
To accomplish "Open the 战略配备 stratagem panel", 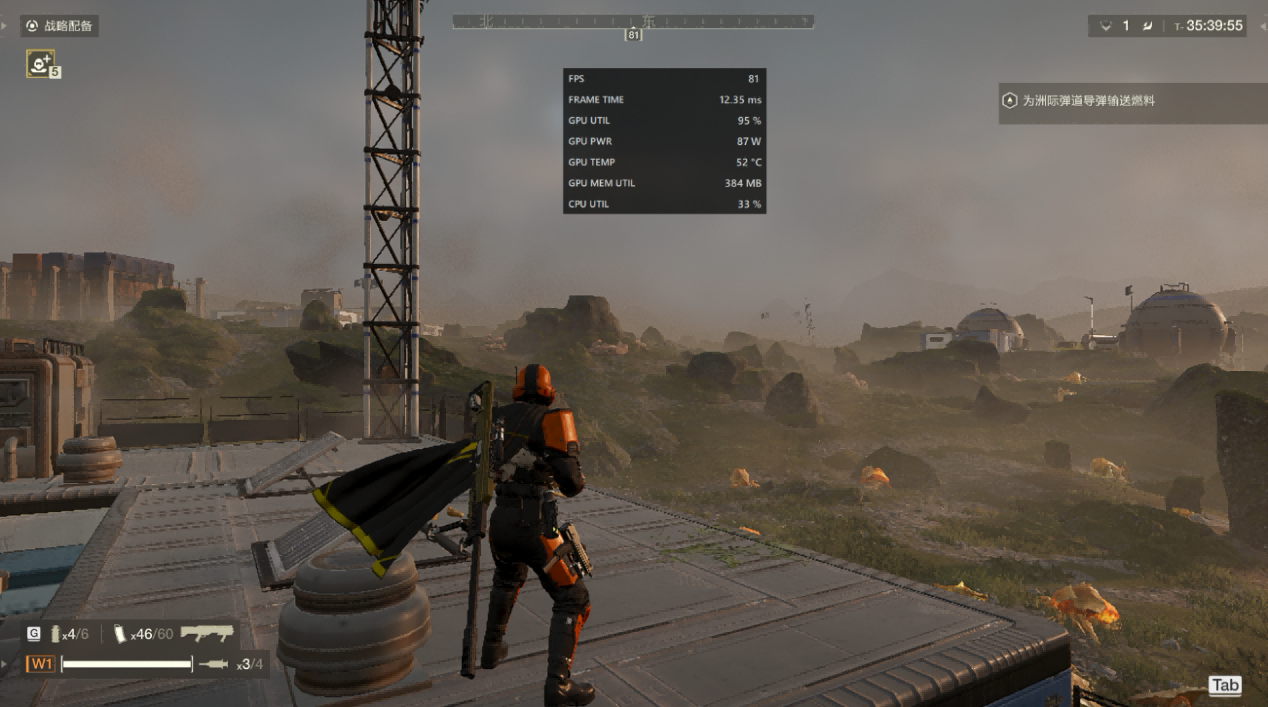I will (60, 26).
